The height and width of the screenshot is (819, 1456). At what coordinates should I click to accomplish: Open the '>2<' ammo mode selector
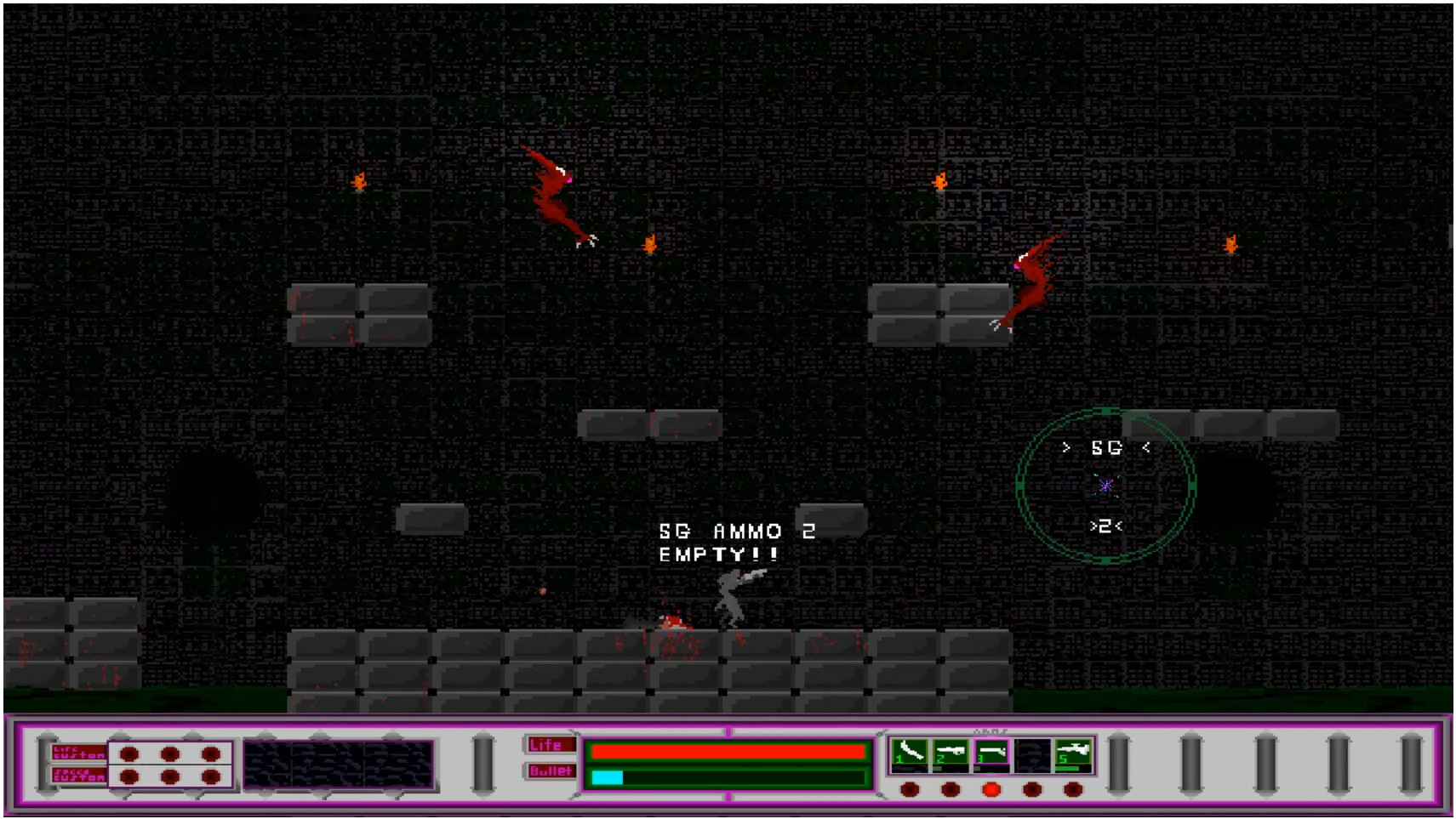click(x=1106, y=527)
